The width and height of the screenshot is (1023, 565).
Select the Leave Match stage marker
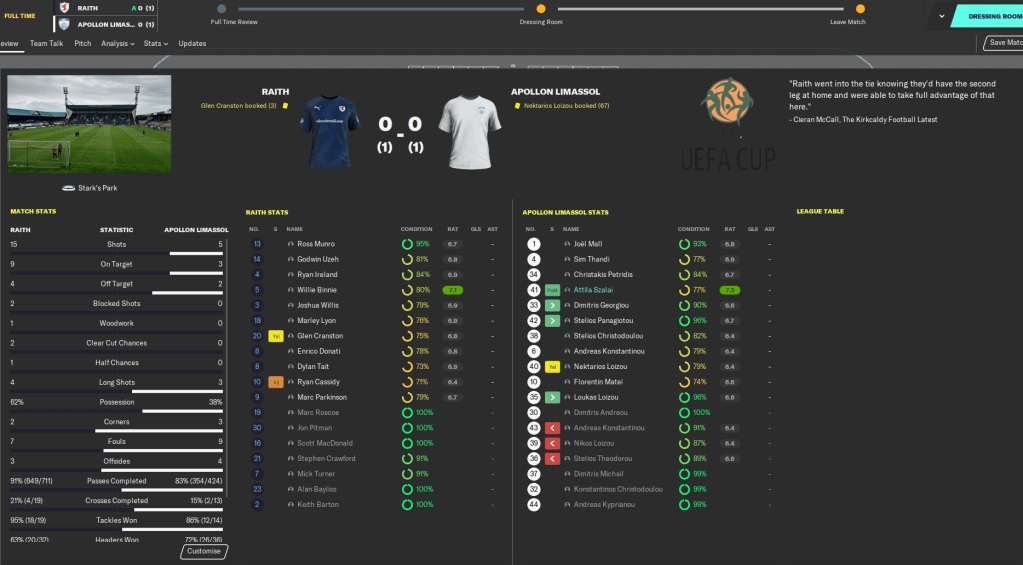point(860,9)
